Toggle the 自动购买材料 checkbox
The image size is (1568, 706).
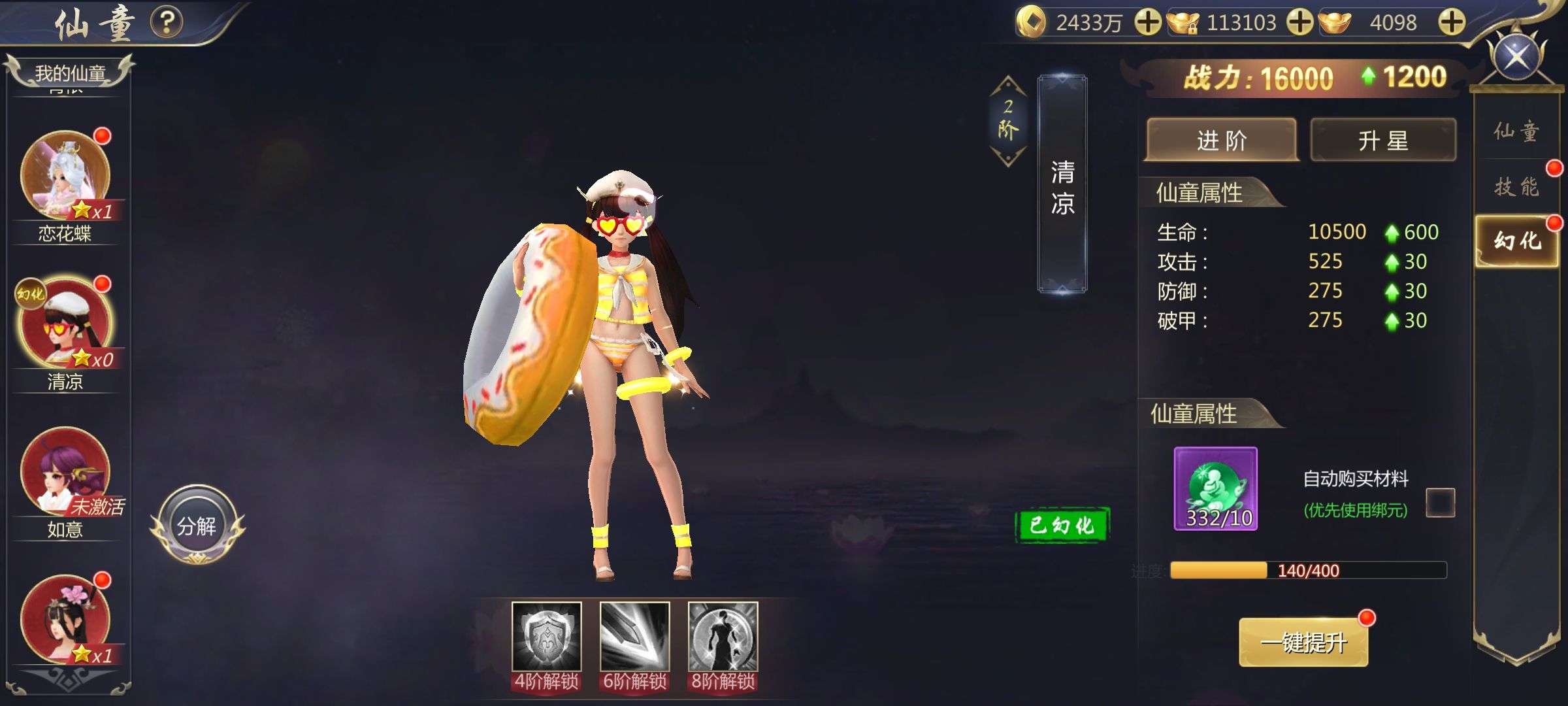(x=1440, y=502)
